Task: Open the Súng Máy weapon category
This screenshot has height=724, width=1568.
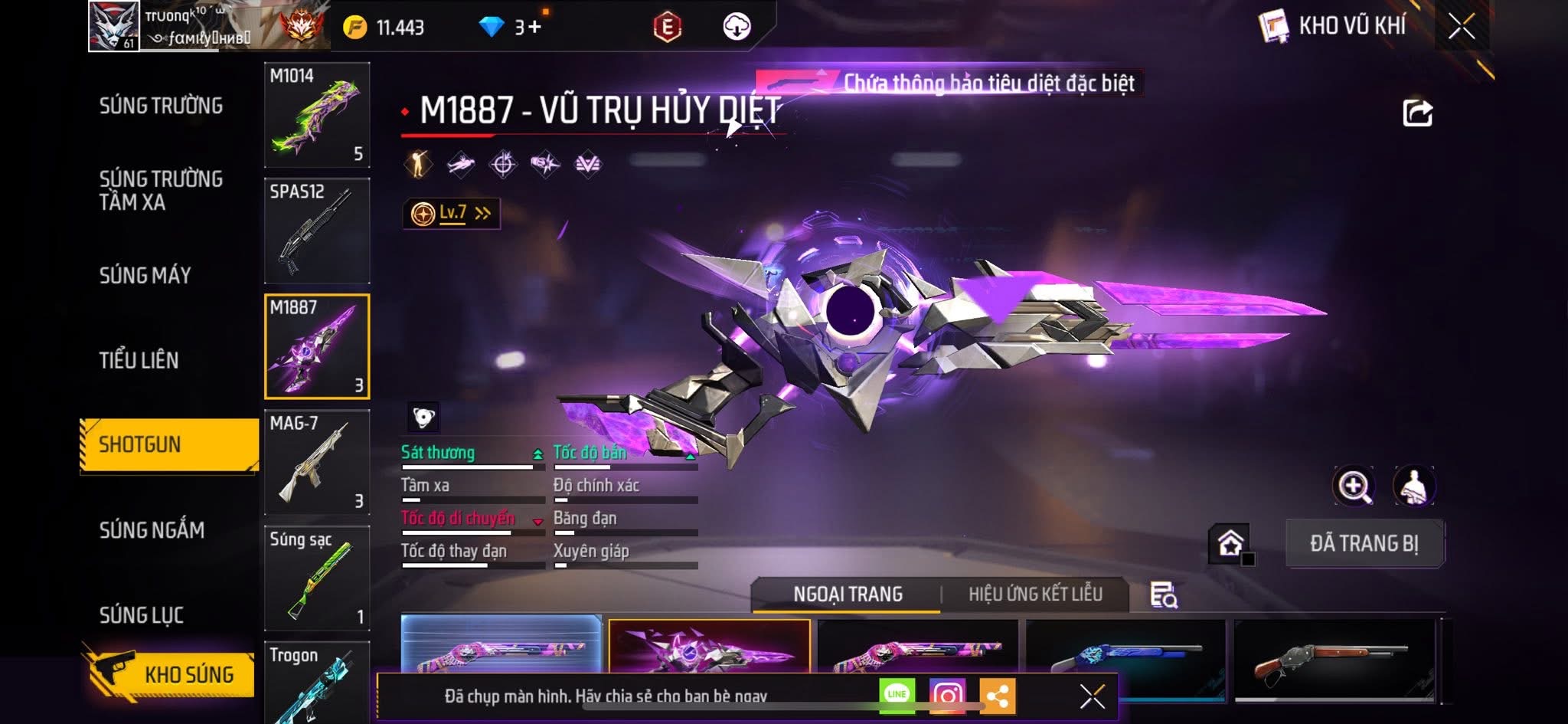Action: 145,275
